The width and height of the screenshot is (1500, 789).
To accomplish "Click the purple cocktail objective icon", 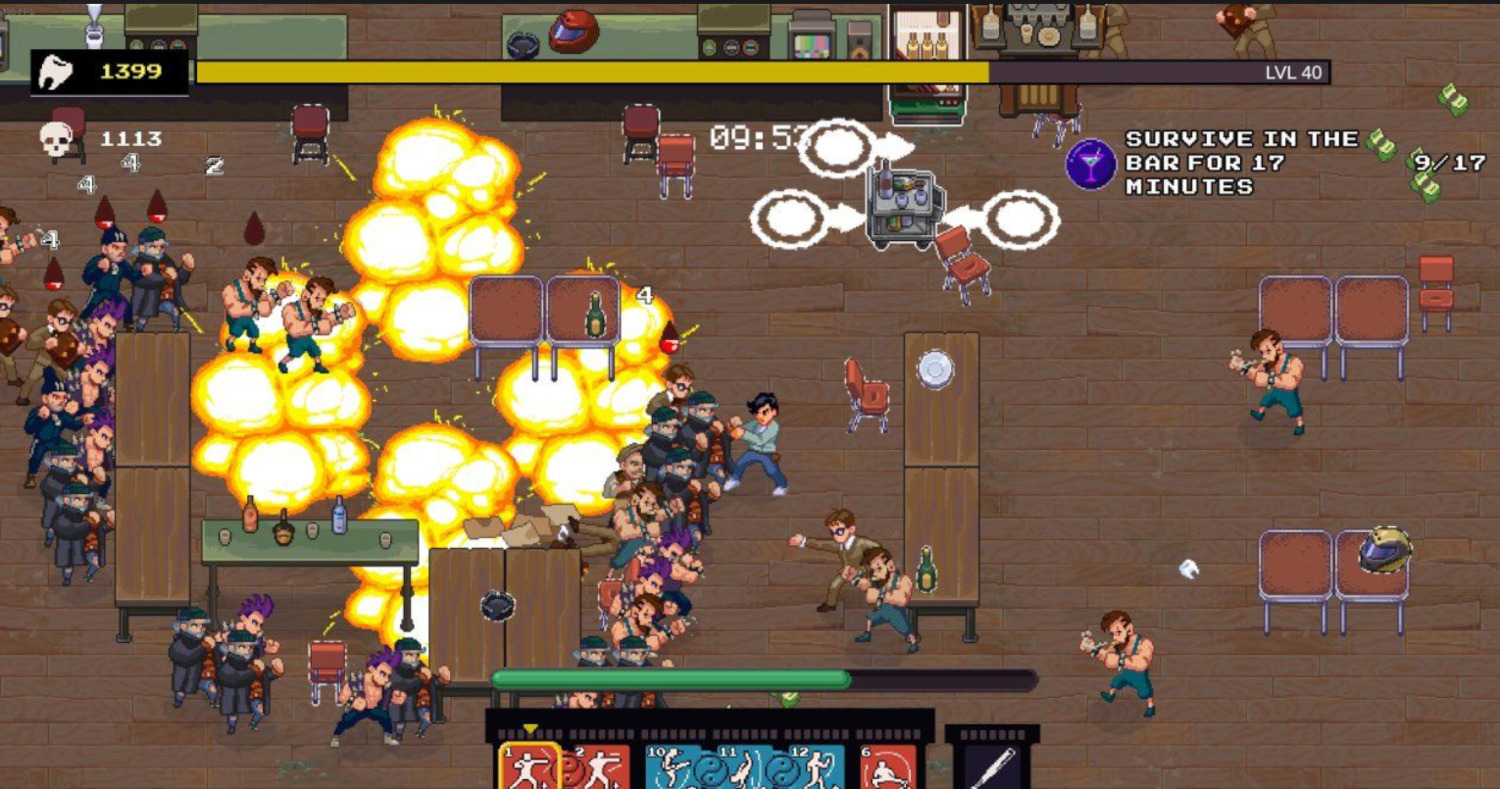I will pyautogui.click(x=1091, y=164).
